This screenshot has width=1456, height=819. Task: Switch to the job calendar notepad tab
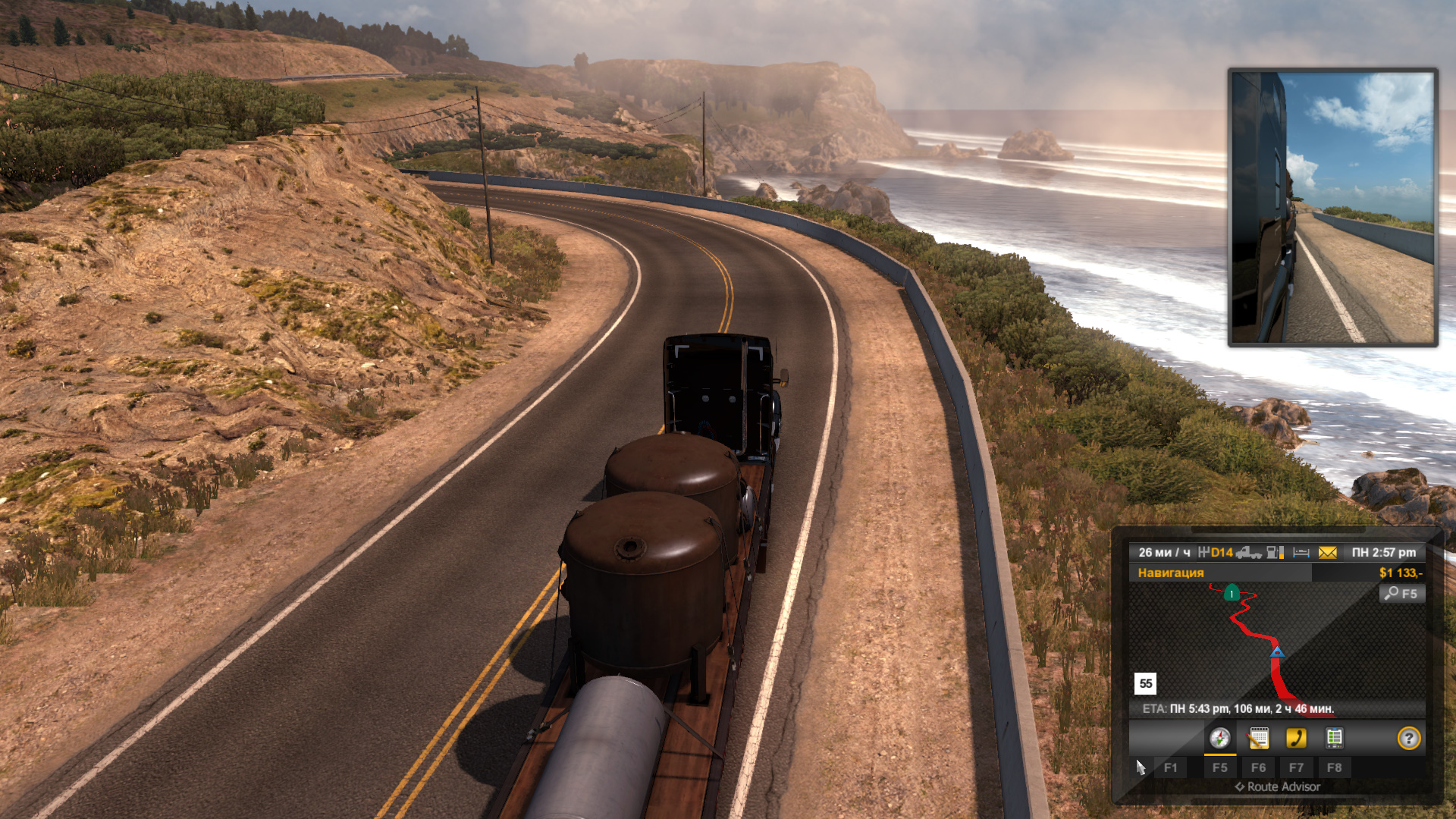click(1258, 738)
